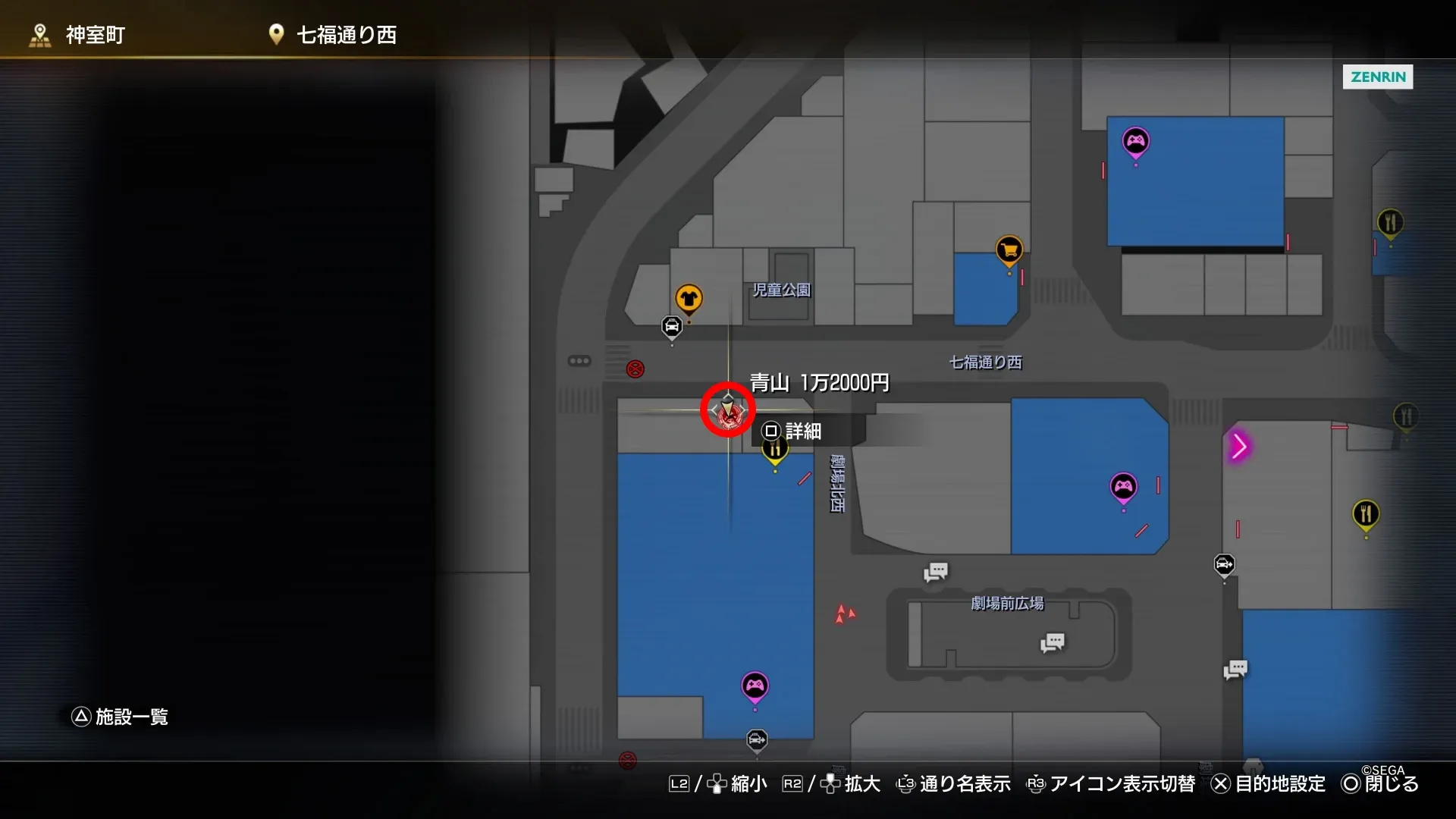
Task: Select the red-circled 青山 destination marker
Action: click(727, 409)
